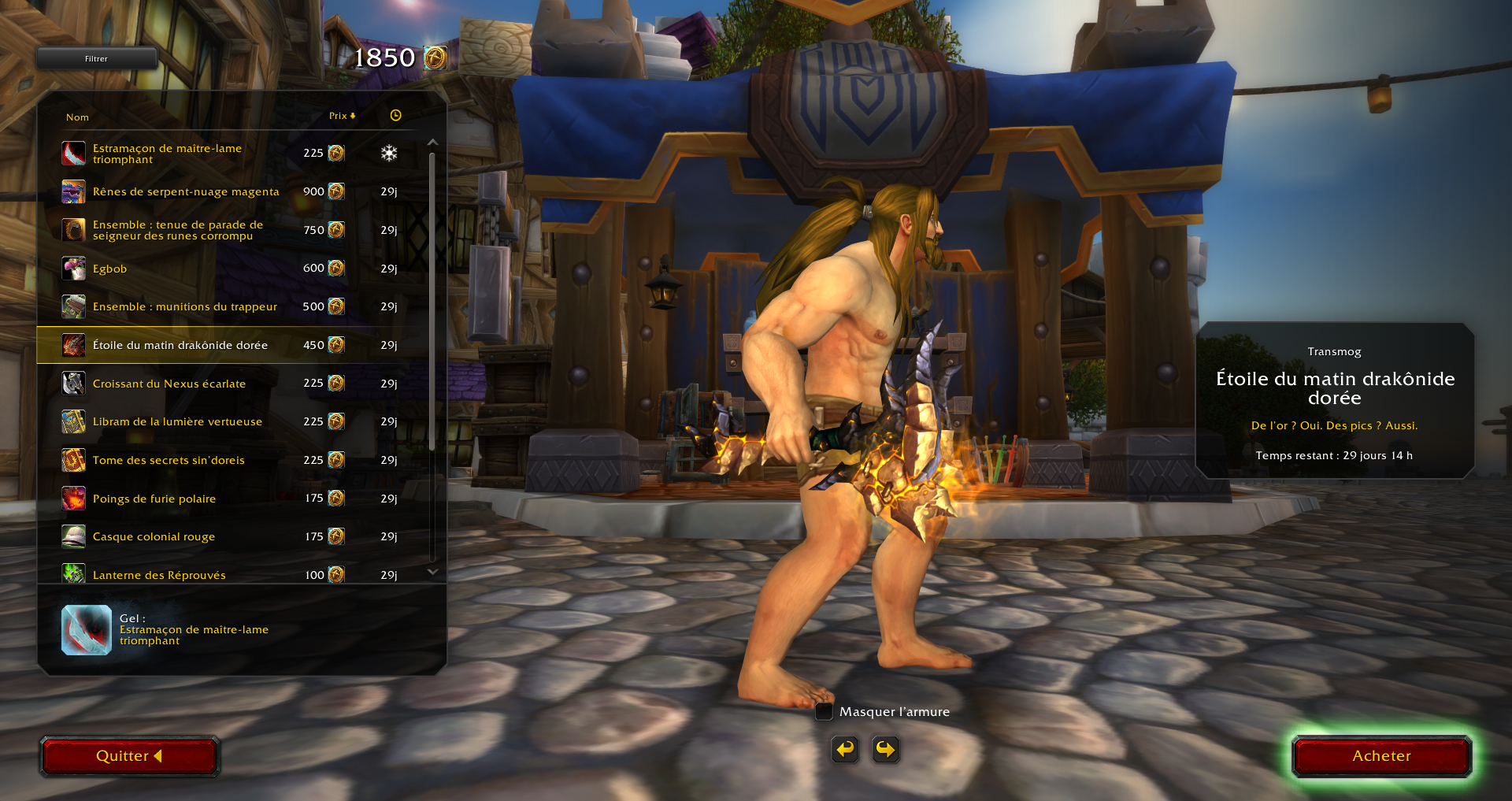Select Lanterne des Réprouvés
The image size is (1512, 801).
[159, 574]
